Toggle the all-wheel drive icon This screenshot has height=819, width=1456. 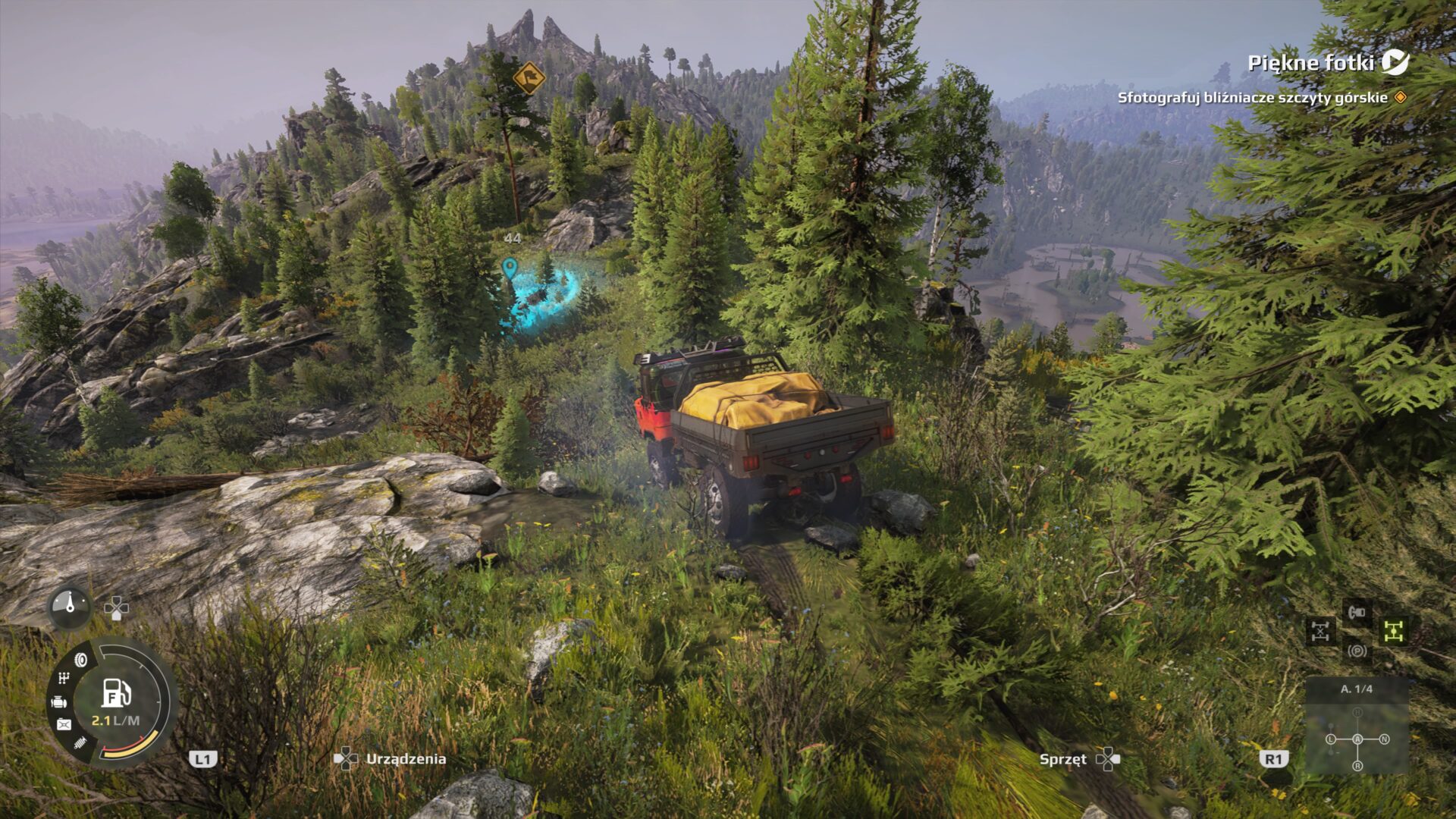coord(1394,631)
